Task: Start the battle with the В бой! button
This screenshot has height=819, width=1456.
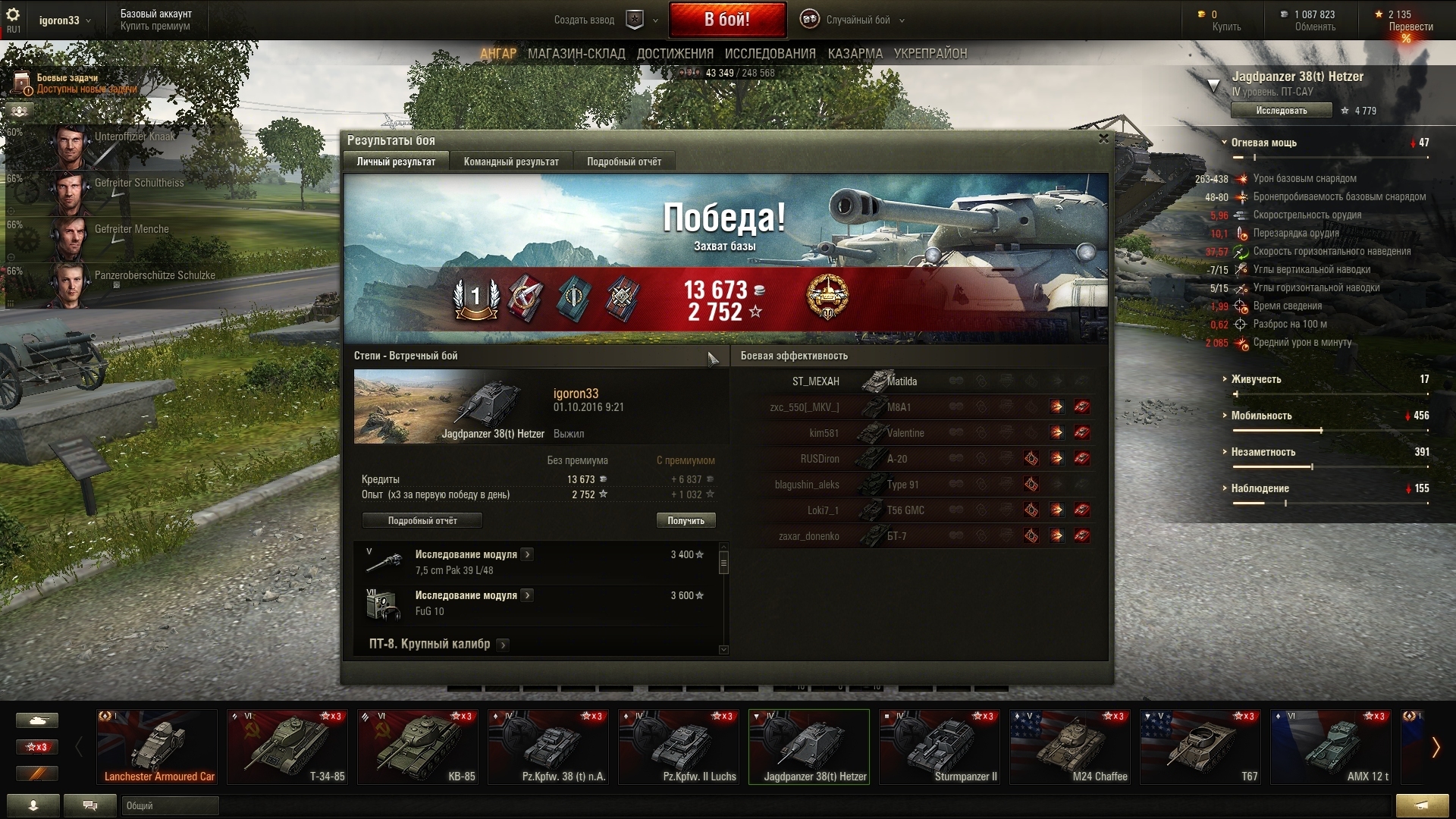Action: 726,20
